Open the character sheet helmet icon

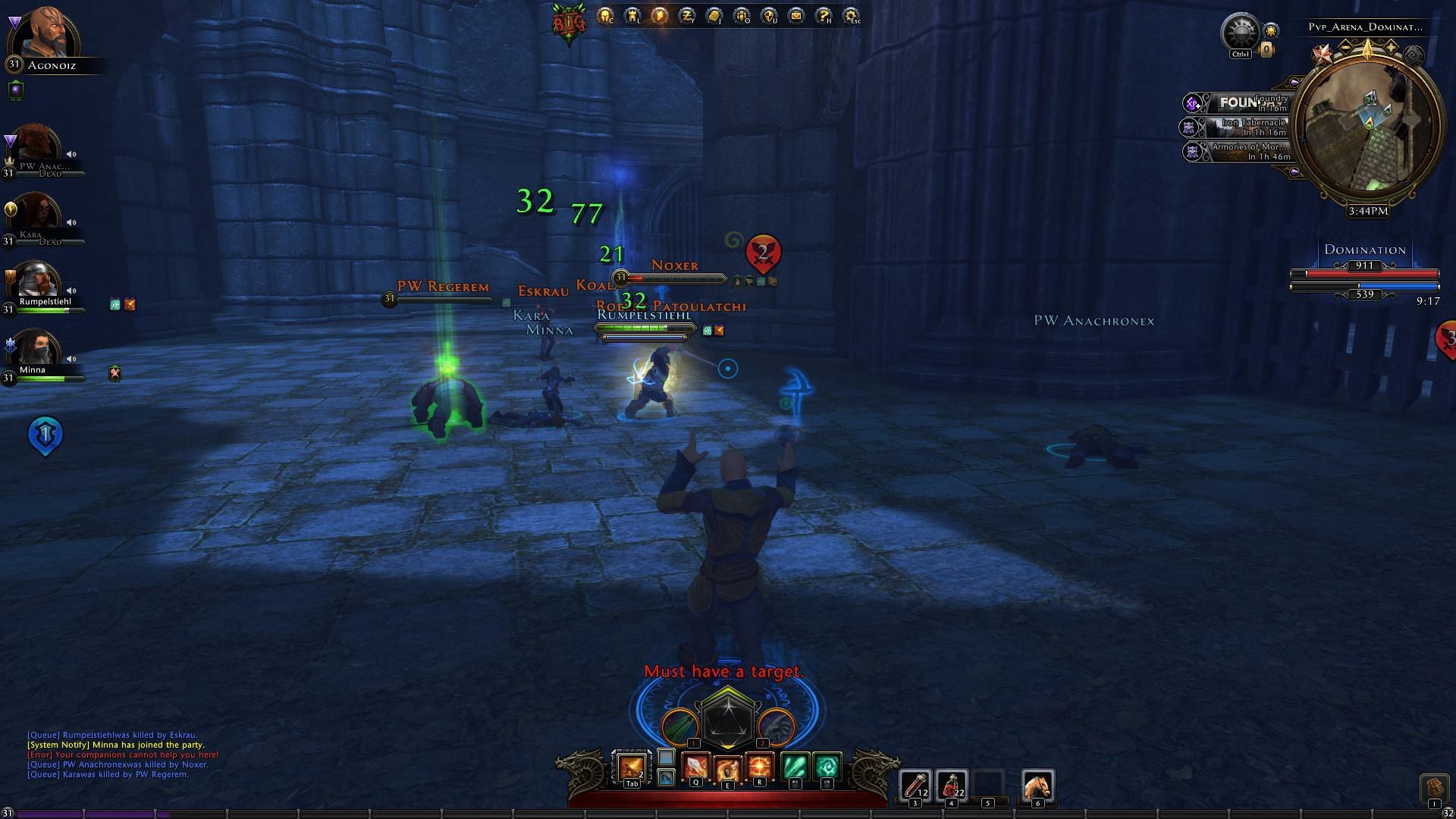[604, 15]
